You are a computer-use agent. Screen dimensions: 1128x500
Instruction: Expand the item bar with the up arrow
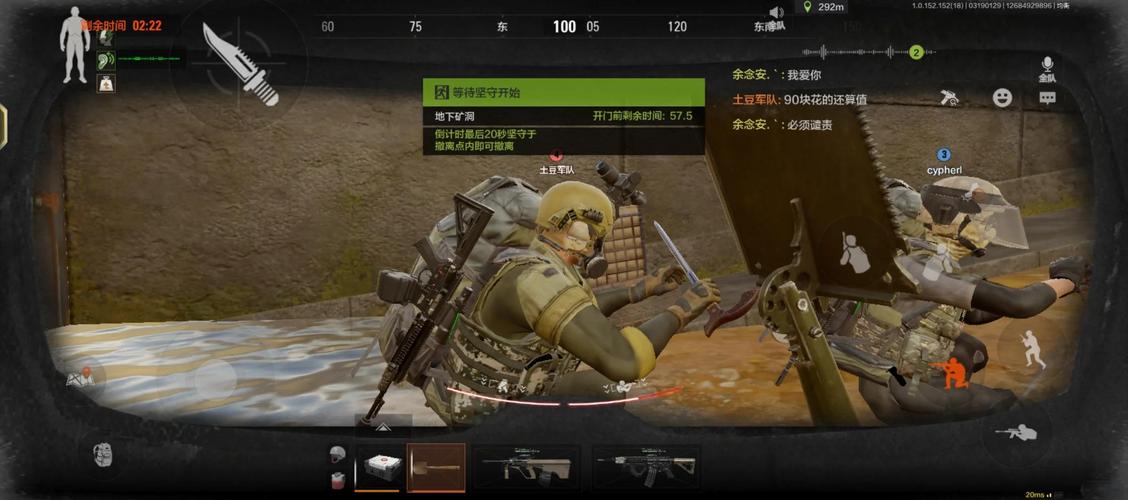[383, 428]
